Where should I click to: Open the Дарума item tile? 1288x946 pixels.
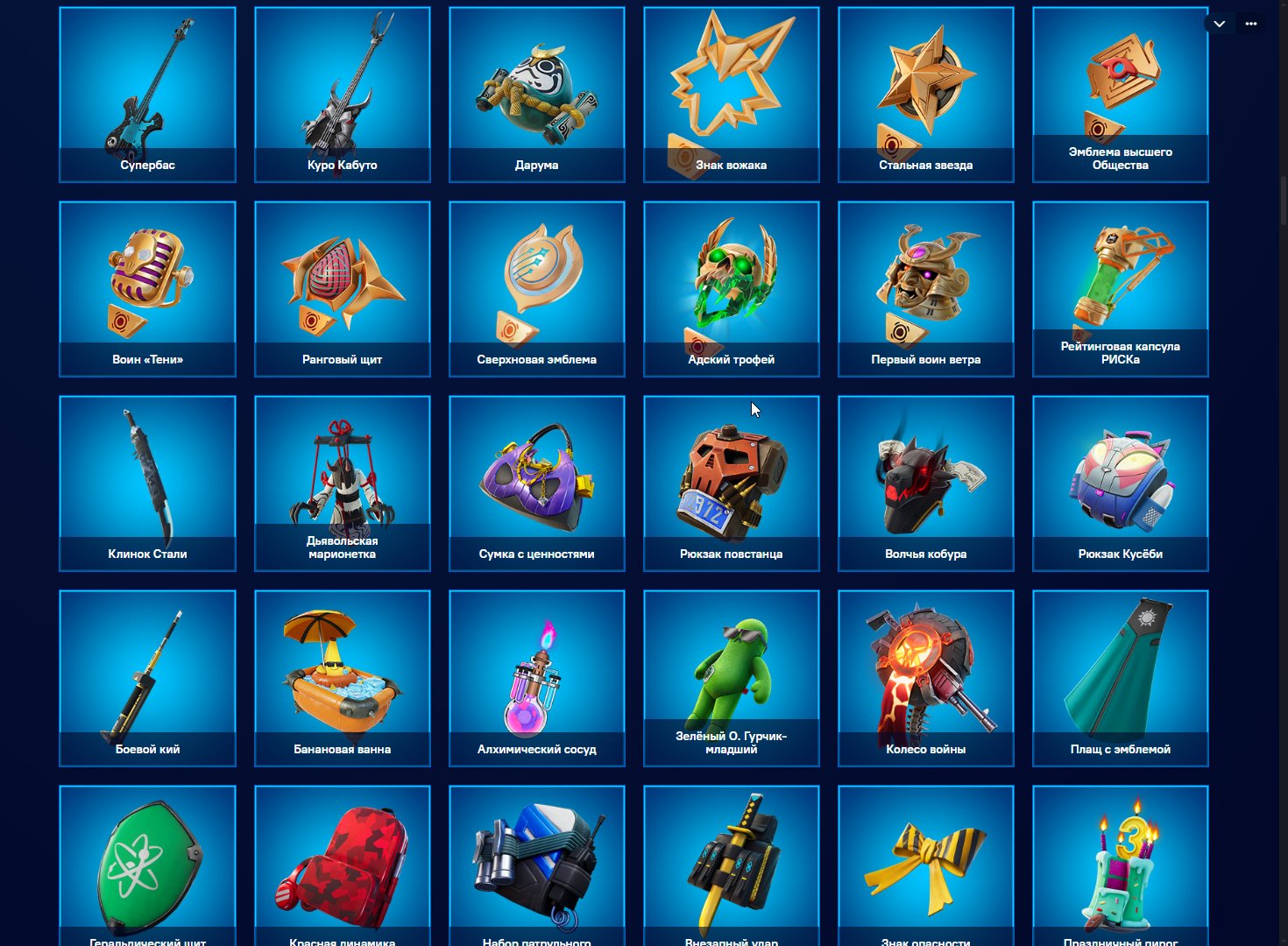click(536, 95)
